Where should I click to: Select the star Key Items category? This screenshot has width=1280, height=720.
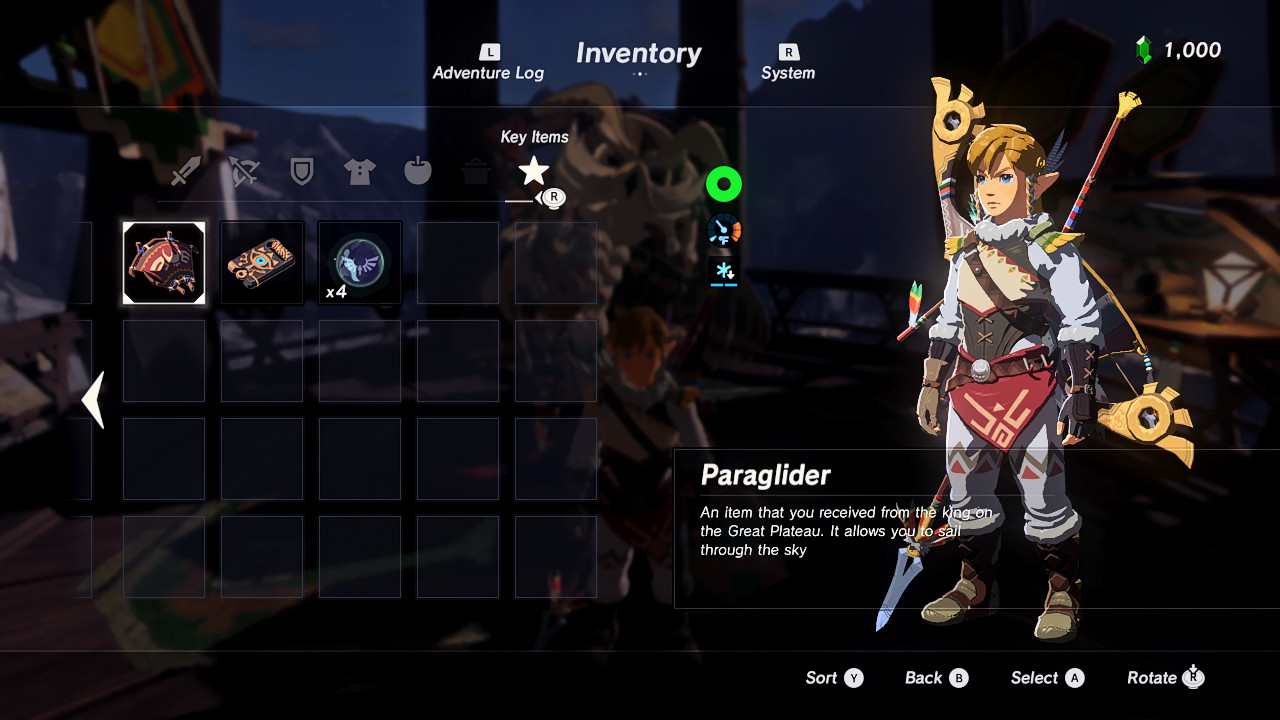[533, 170]
